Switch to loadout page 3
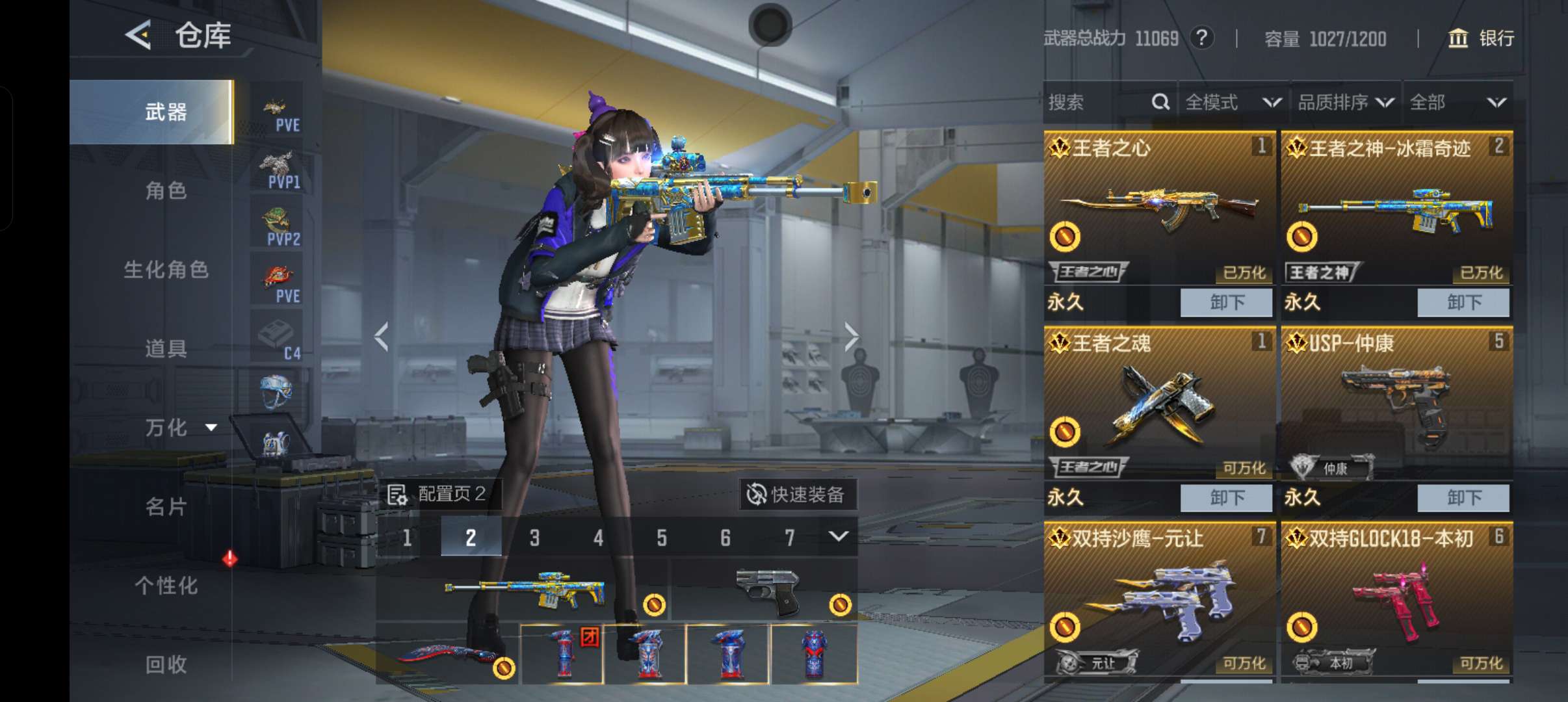Image resolution: width=1568 pixels, height=702 pixels. (534, 538)
